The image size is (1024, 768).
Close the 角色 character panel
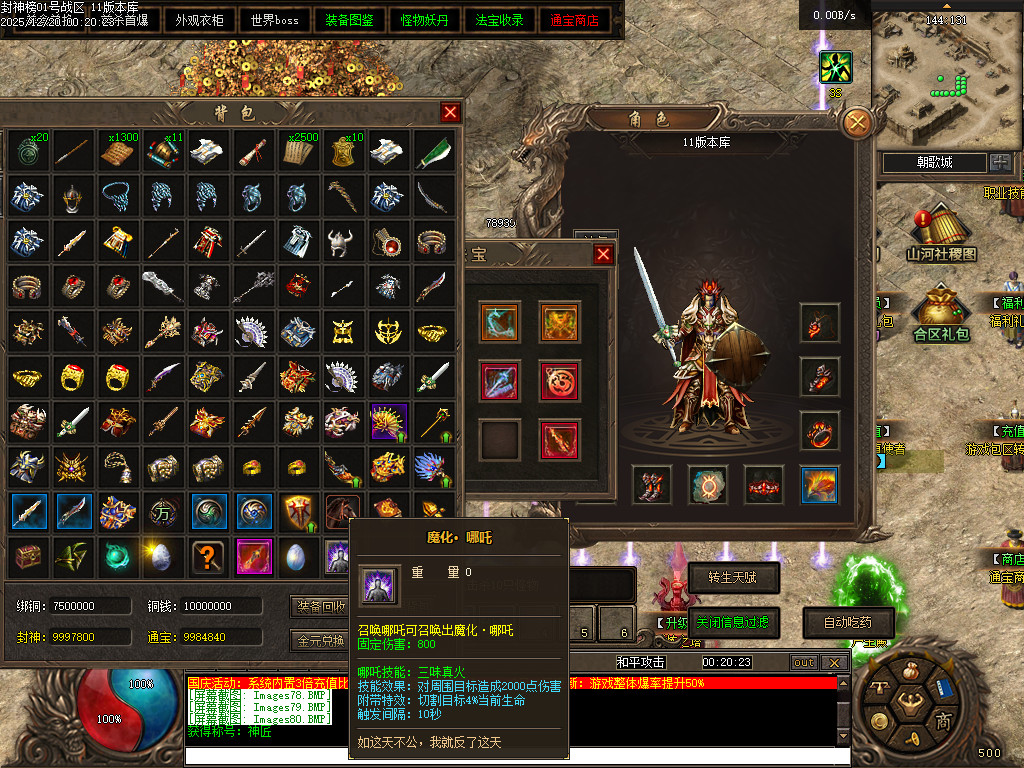[x=858, y=123]
